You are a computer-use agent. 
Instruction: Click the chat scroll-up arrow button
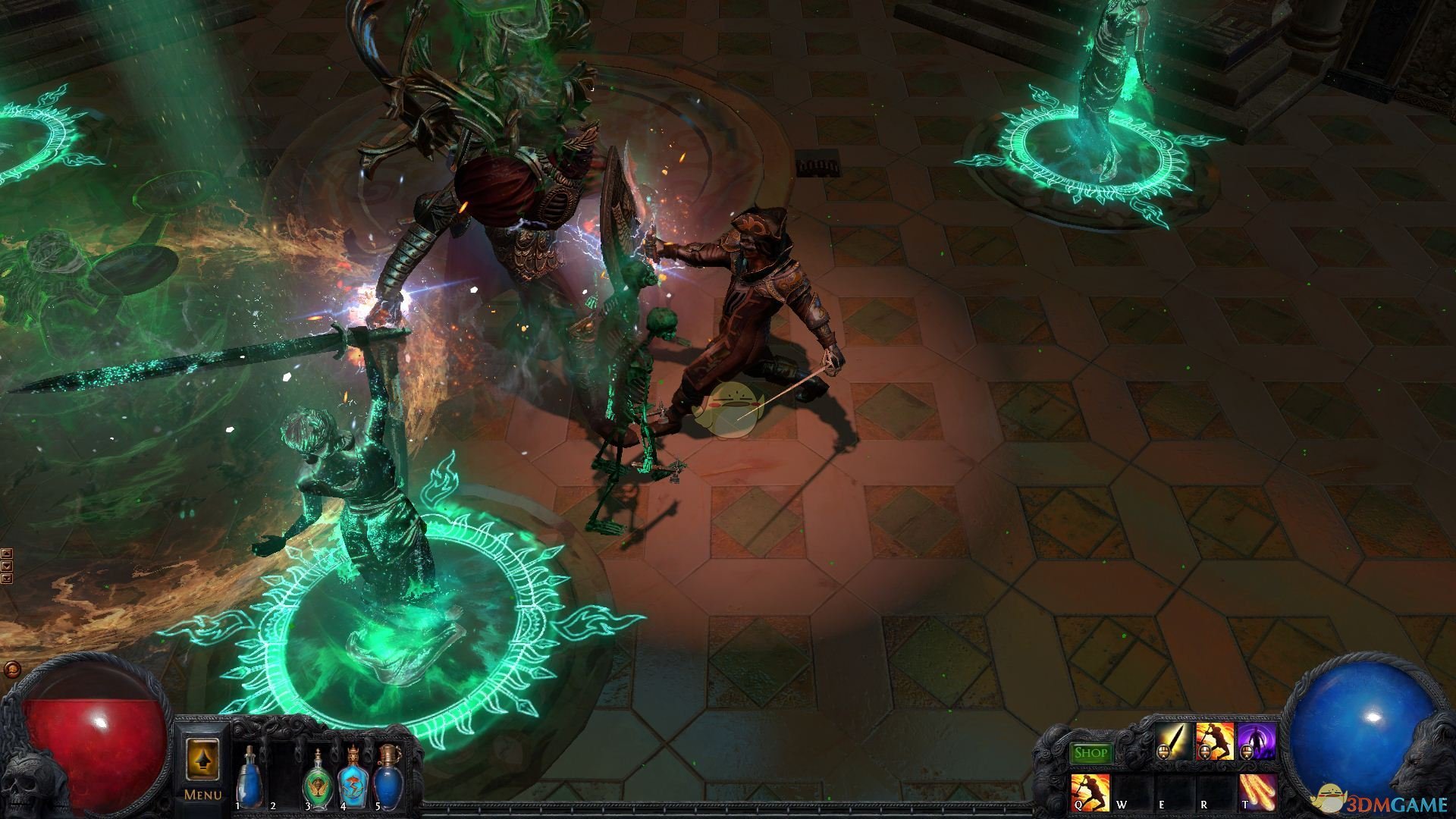click(7, 554)
